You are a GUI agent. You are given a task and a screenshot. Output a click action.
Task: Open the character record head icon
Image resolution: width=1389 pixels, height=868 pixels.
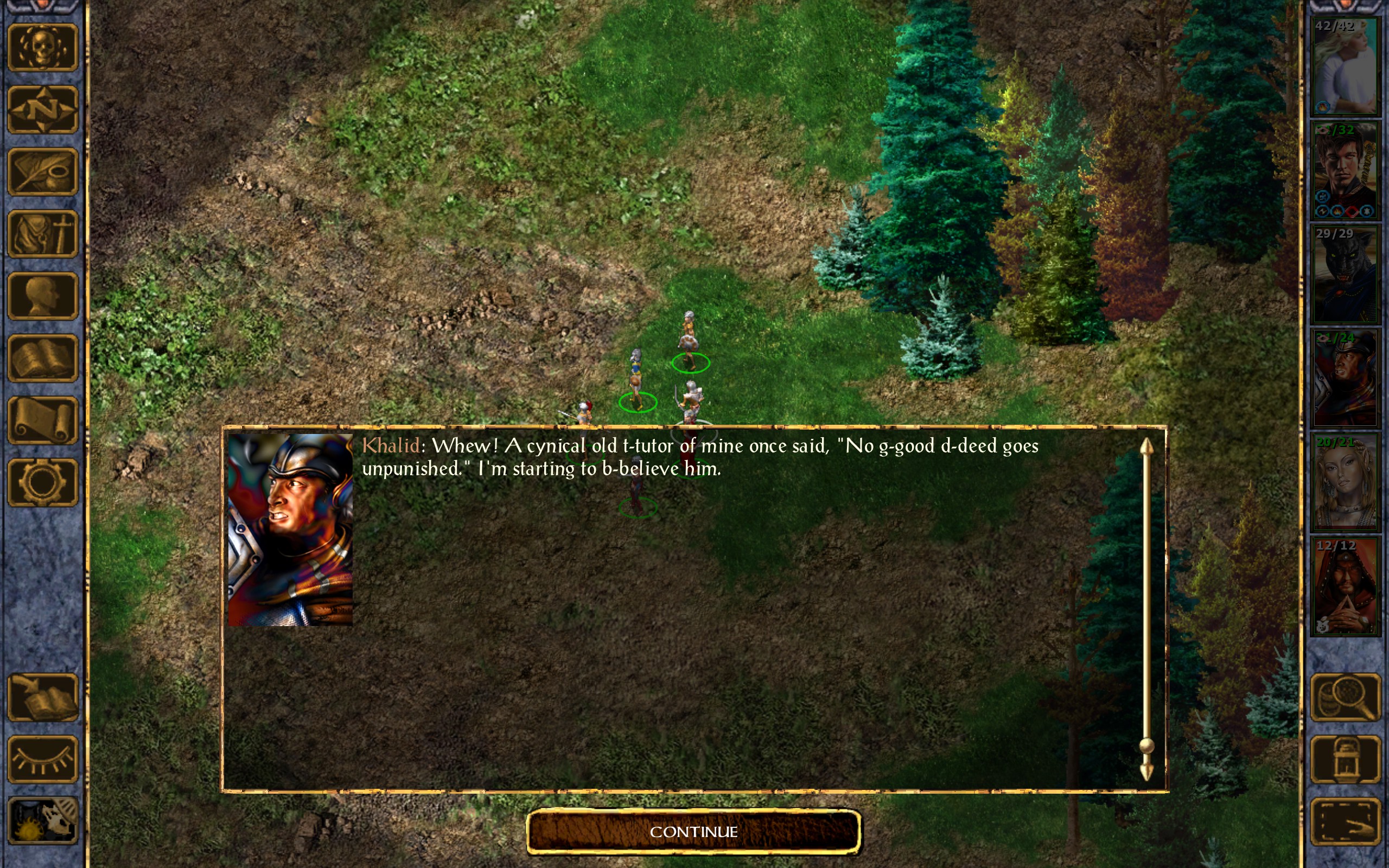[x=42, y=296]
